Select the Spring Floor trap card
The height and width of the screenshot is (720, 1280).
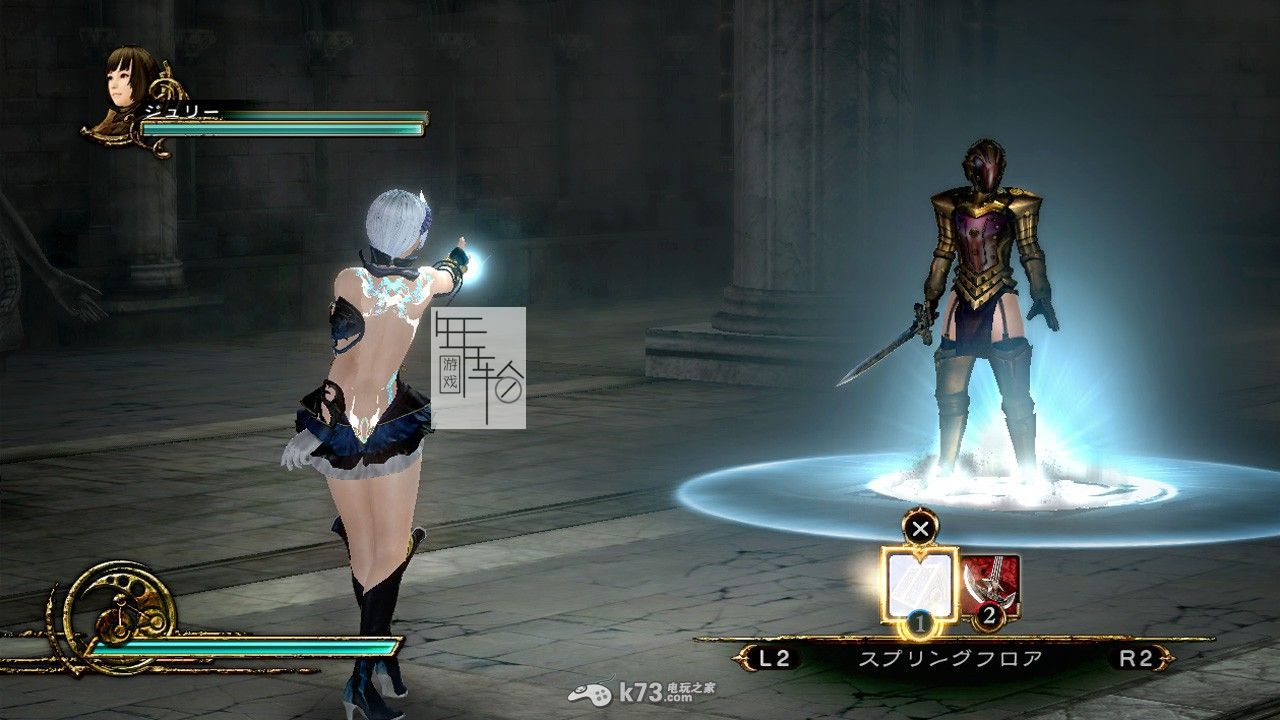tap(919, 583)
